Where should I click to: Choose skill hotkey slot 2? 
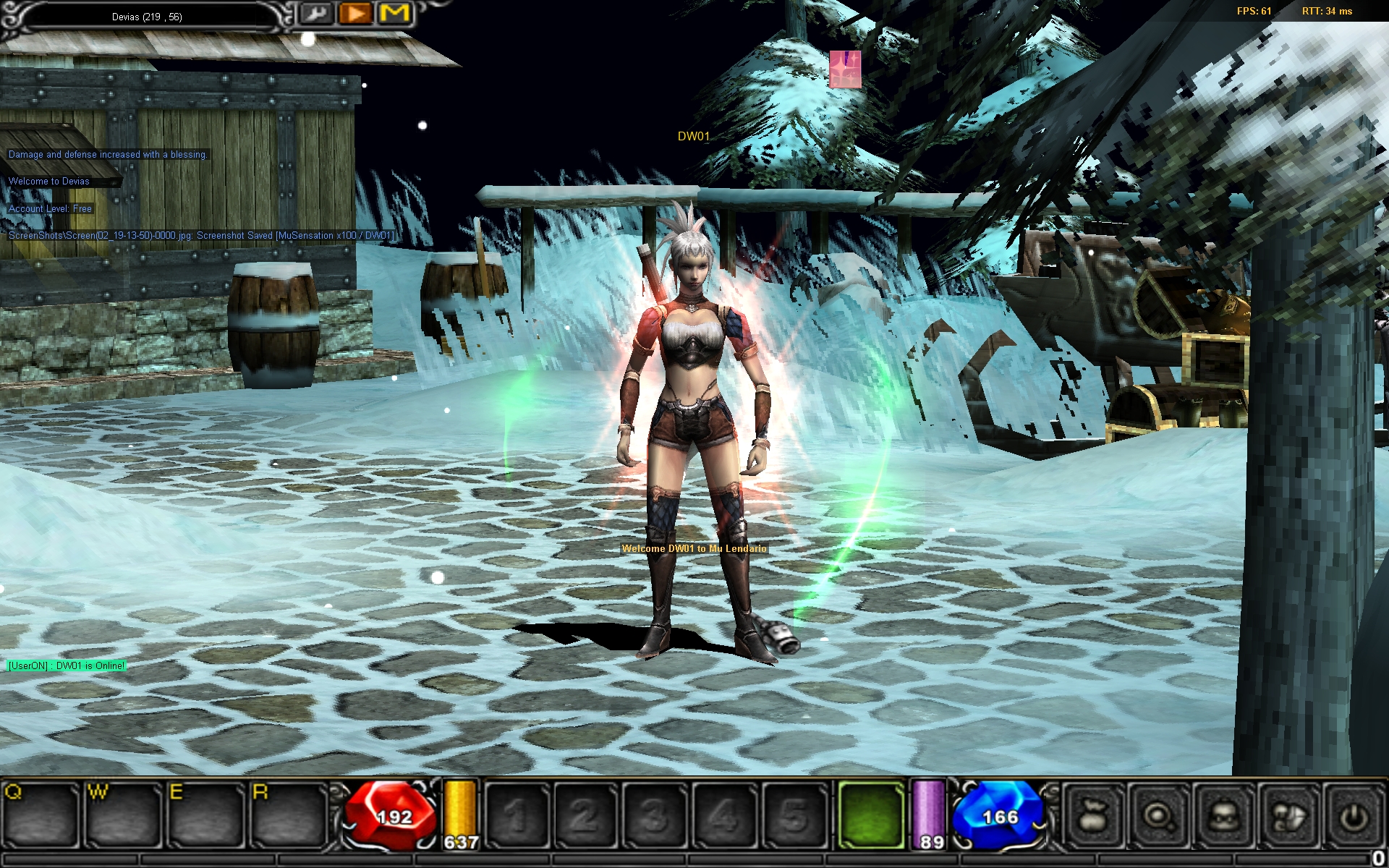585,815
